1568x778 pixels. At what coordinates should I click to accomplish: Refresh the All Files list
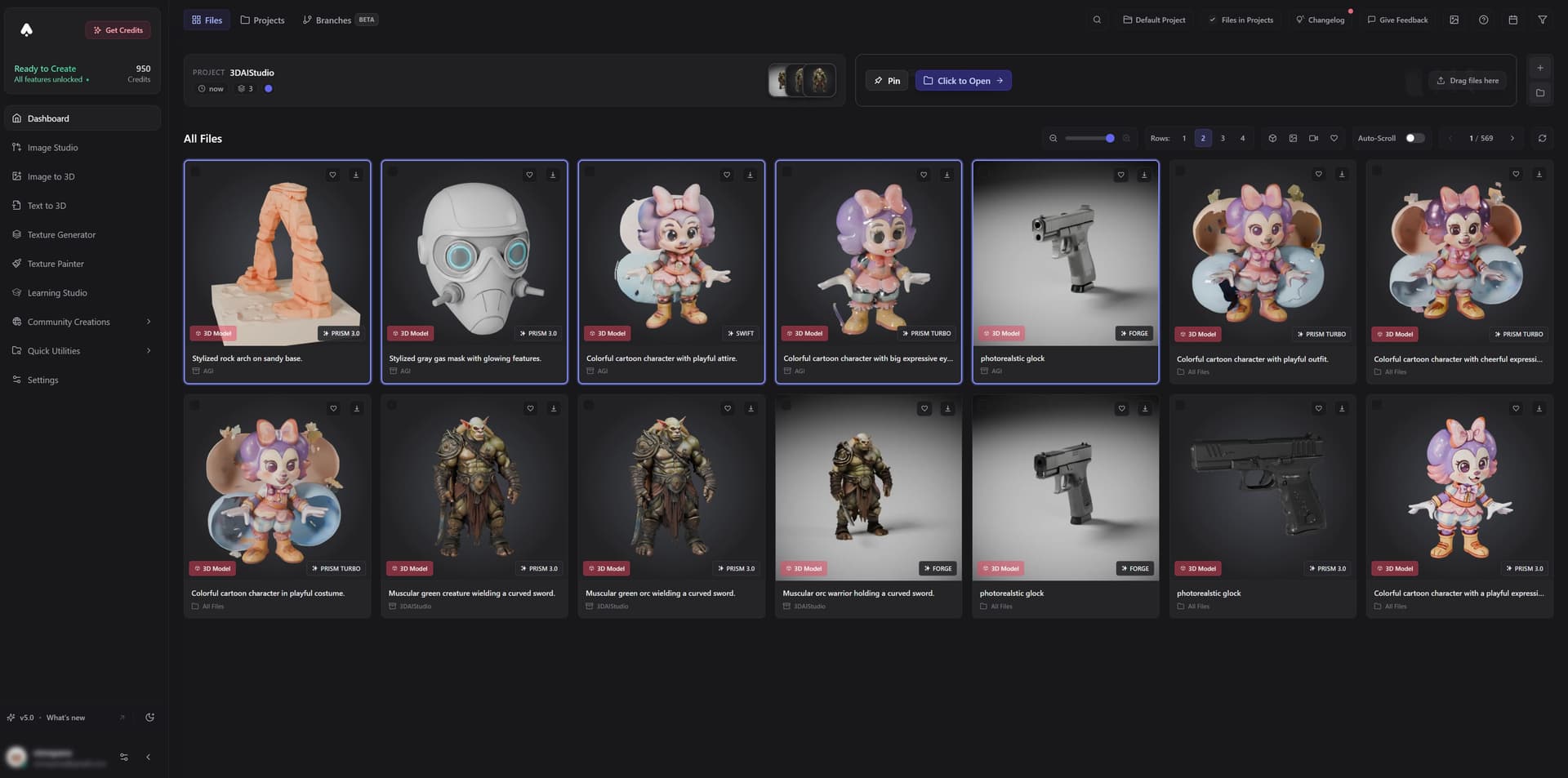(x=1542, y=139)
